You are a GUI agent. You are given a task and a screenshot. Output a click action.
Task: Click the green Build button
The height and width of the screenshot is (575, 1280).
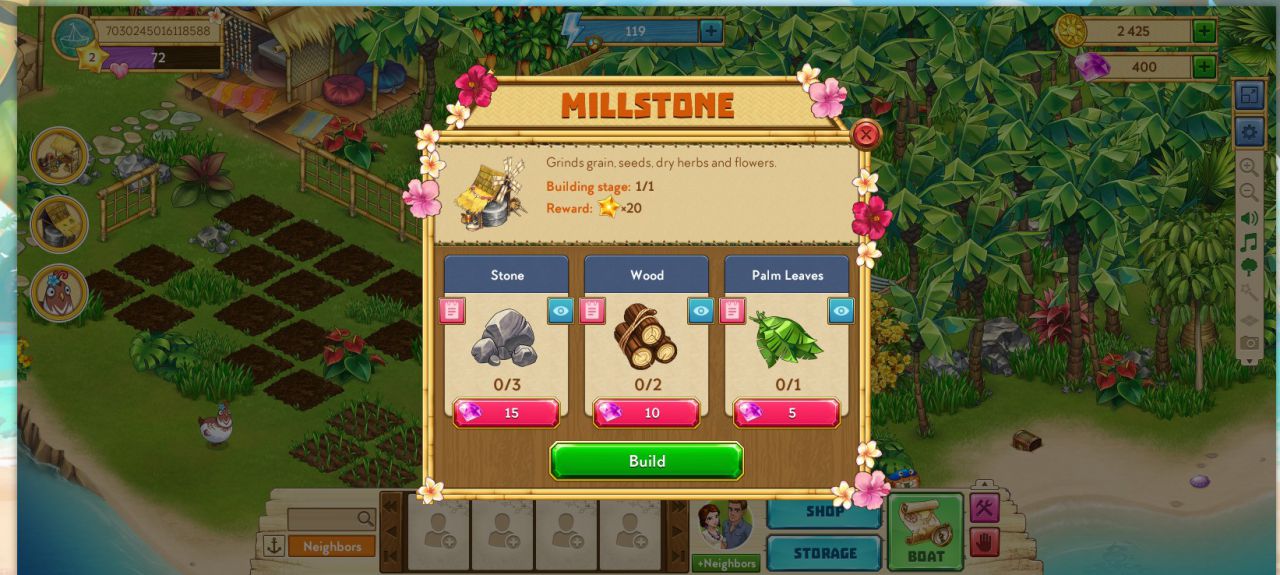pos(646,461)
